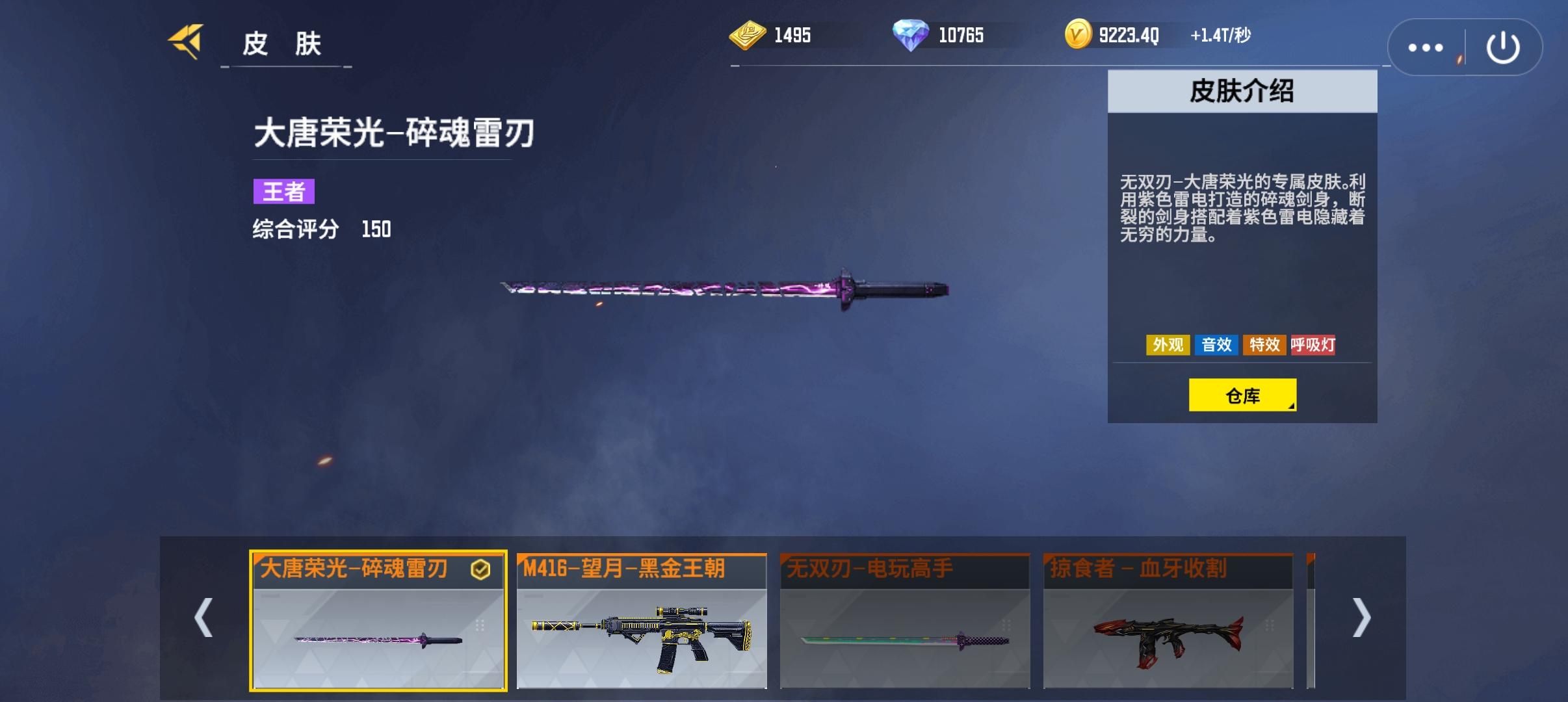Open the more options "..." icon
1568x702 pixels.
click(1426, 46)
